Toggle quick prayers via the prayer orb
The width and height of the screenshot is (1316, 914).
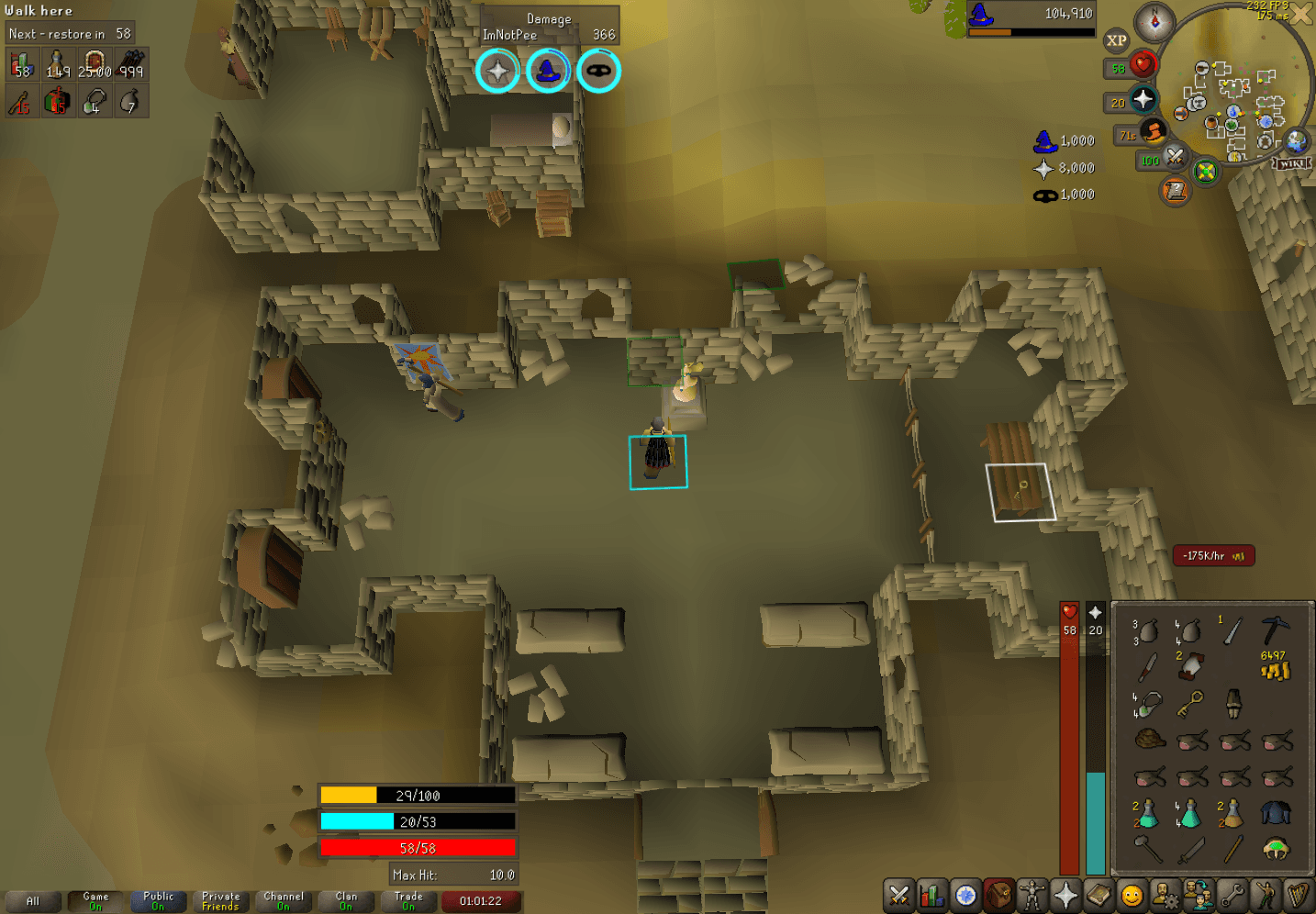(x=1143, y=101)
